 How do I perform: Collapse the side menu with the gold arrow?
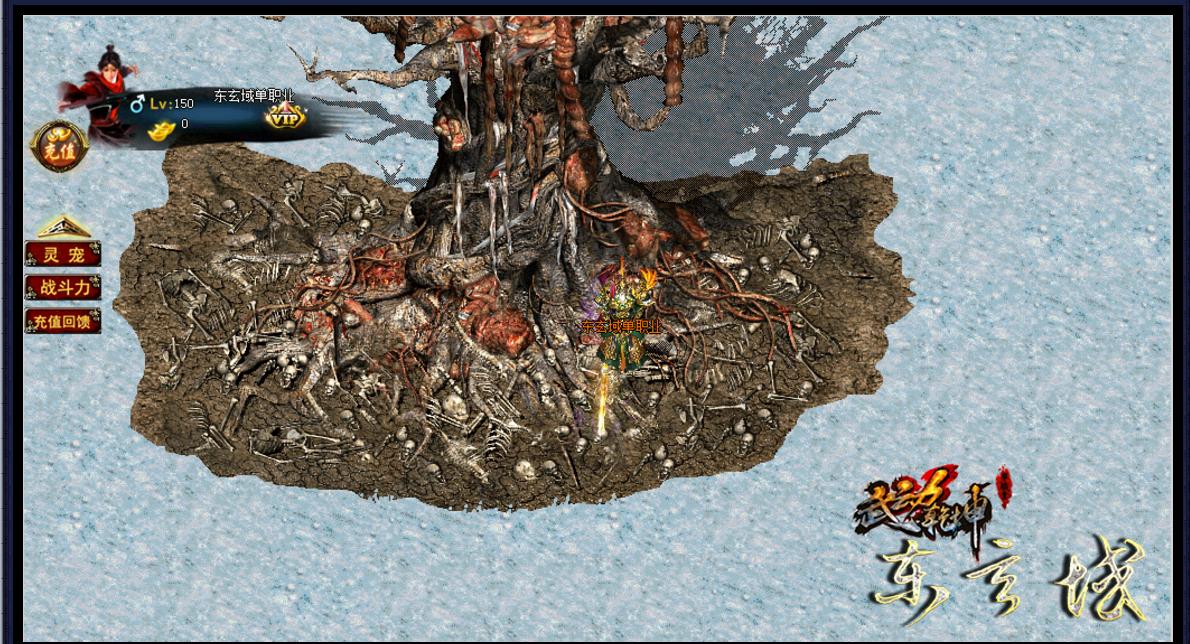64,226
